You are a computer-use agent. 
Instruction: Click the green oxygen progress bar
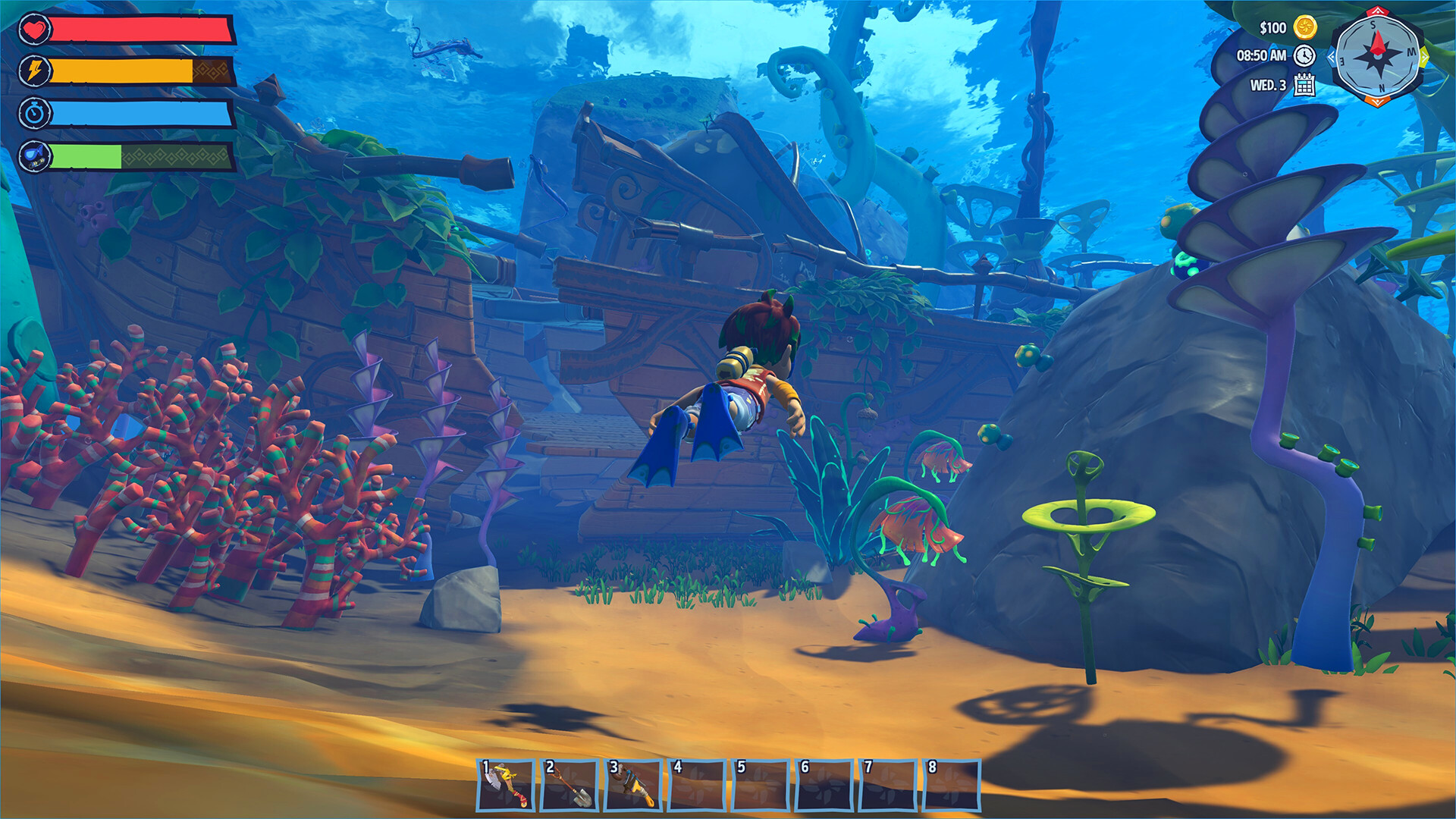click(87, 158)
